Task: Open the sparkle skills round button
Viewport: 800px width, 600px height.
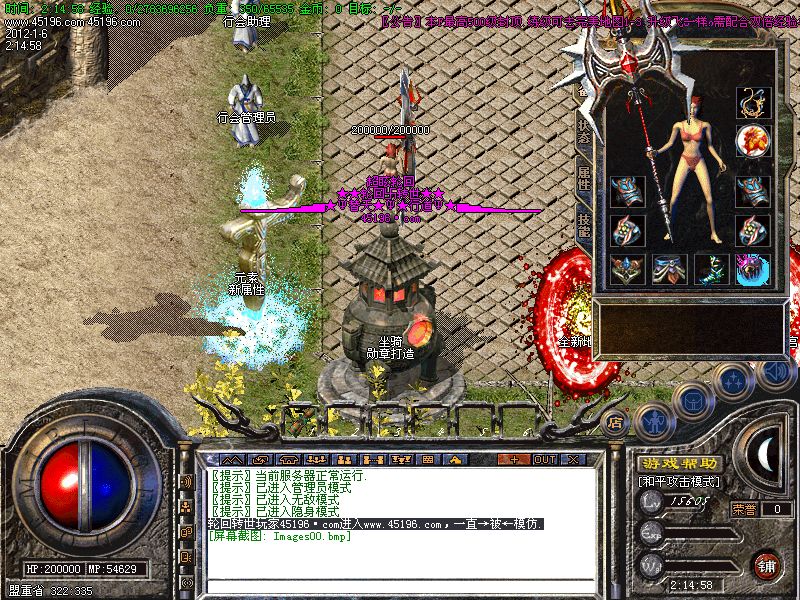Action: point(733,381)
